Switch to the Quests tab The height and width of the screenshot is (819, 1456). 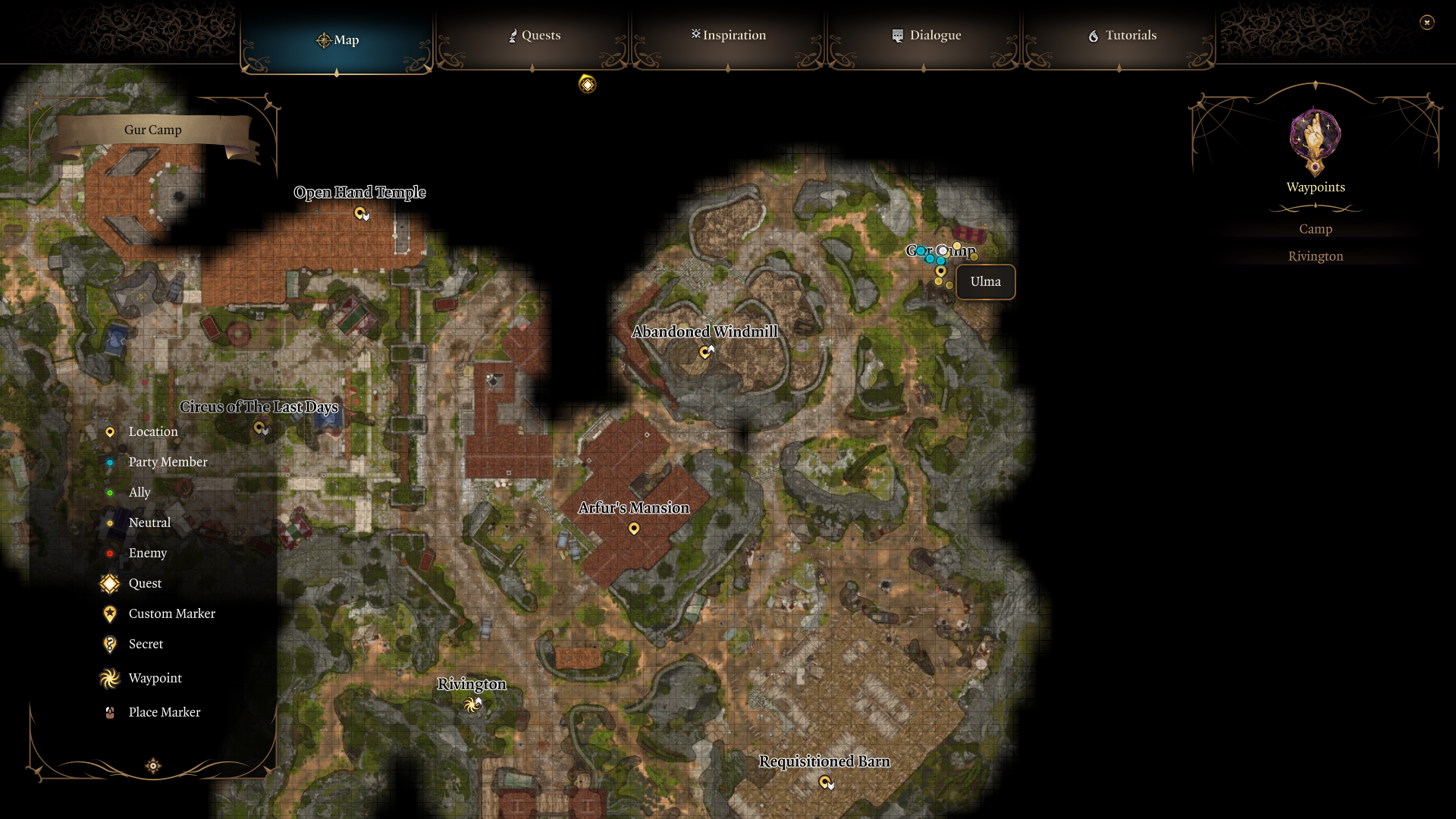534,35
